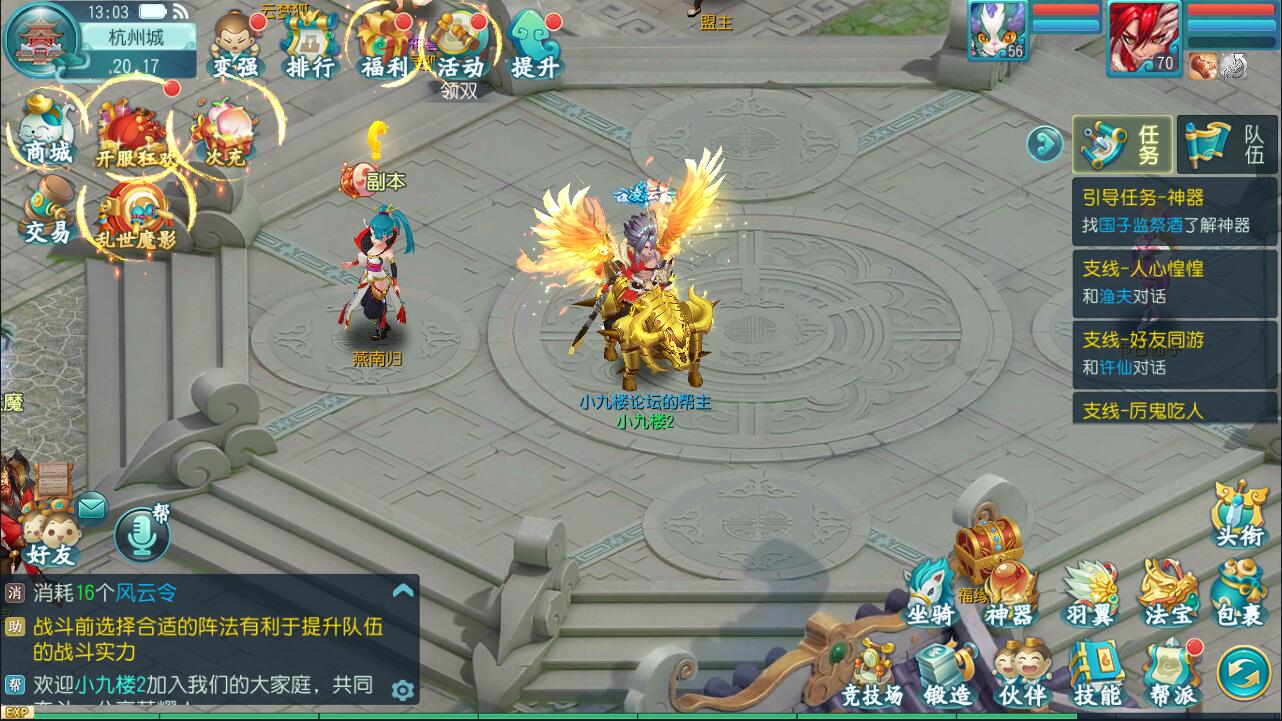The width and height of the screenshot is (1282, 721).
Task: Open chat settings gear
Action: (x=404, y=690)
